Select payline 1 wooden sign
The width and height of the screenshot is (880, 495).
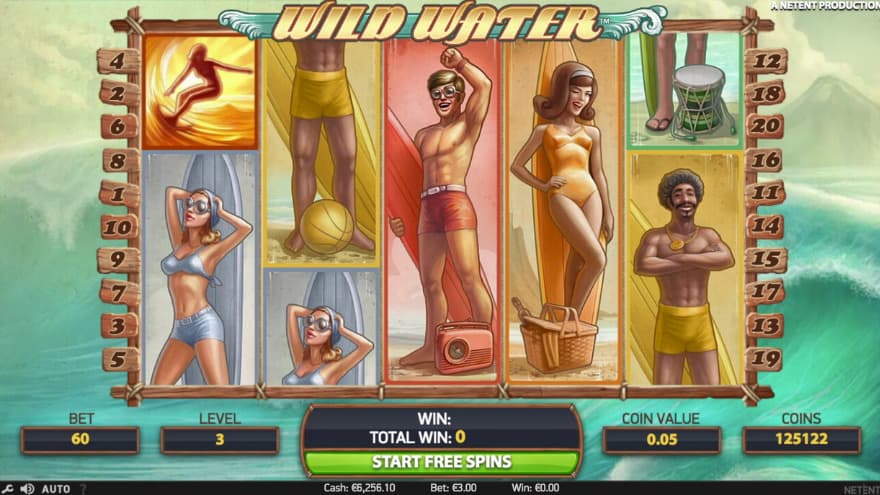pyautogui.click(x=118, y=193)
